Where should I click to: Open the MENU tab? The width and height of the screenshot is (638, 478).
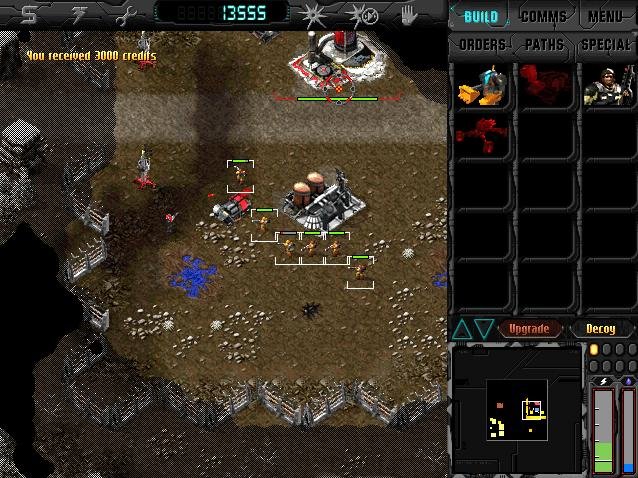coord(605,17)
